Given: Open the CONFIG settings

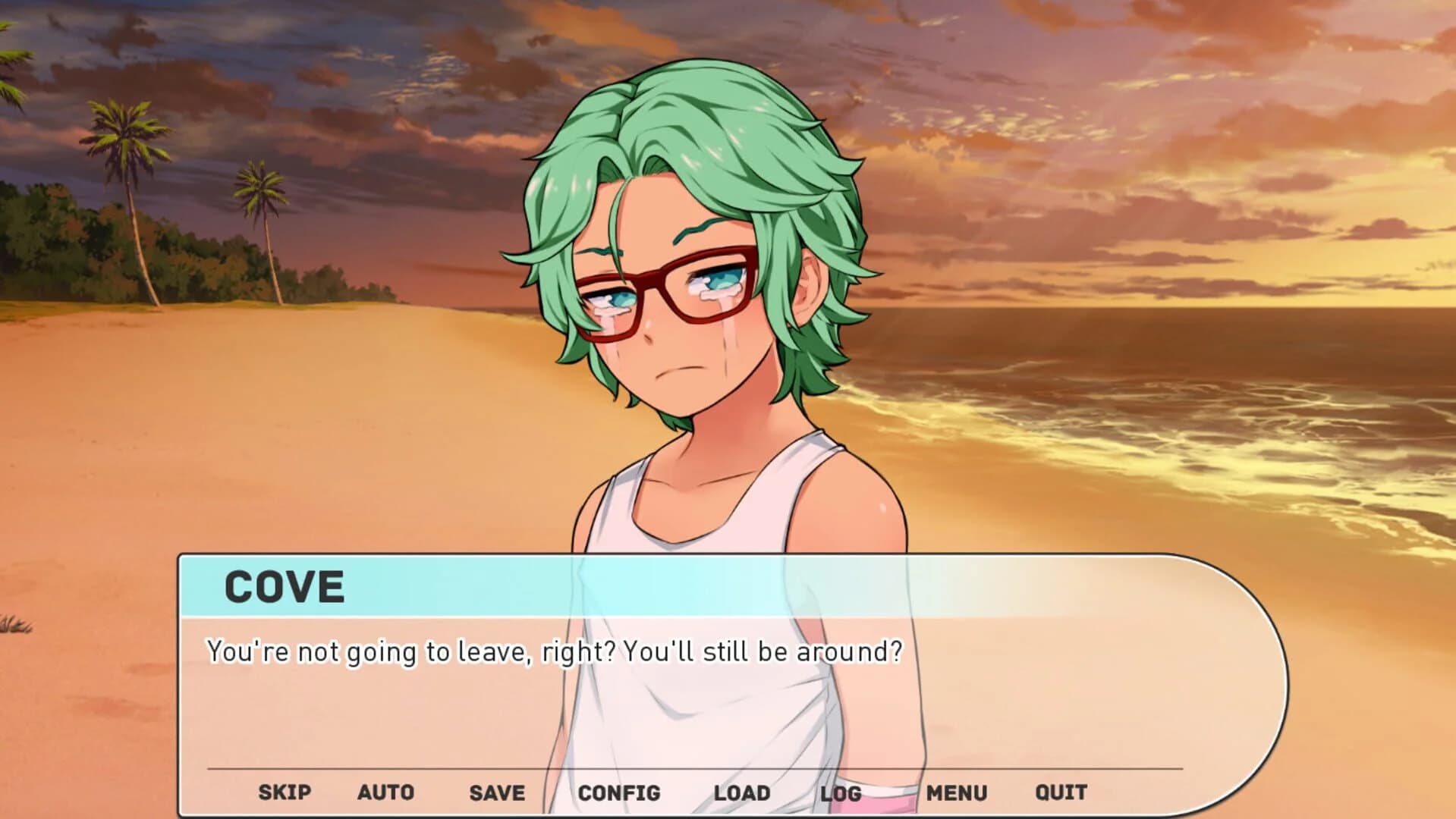Looking at the screenshot, I should [620, 793].
